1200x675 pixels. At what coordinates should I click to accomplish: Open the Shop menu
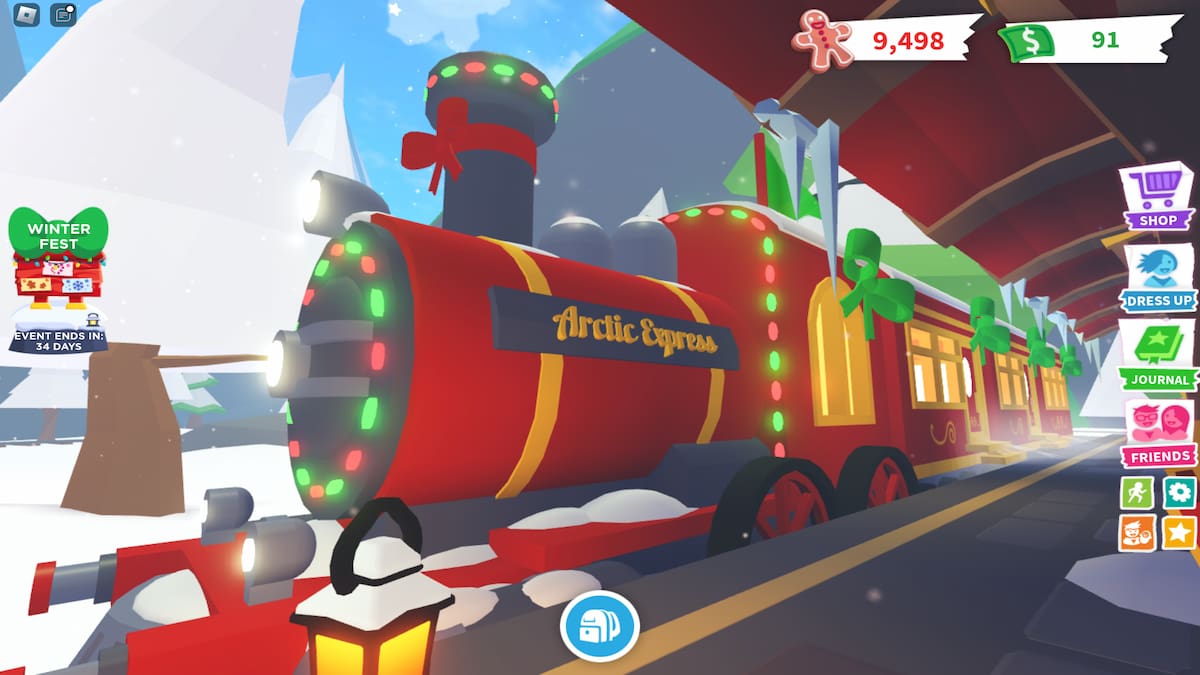point(1157,197)
